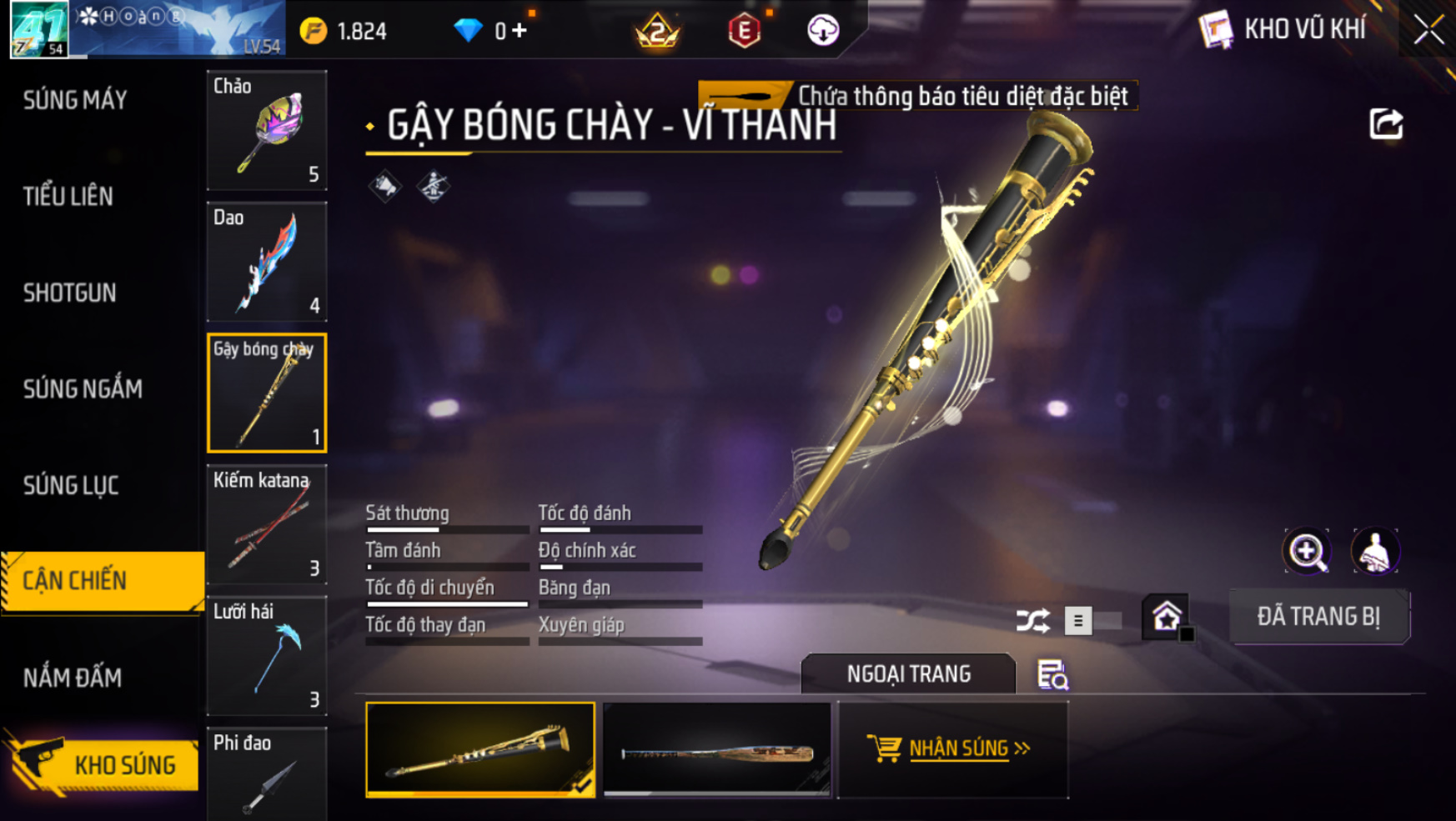Select the Chảo weapon tile
1456x821 pixels.
click(x=267, y=130)
